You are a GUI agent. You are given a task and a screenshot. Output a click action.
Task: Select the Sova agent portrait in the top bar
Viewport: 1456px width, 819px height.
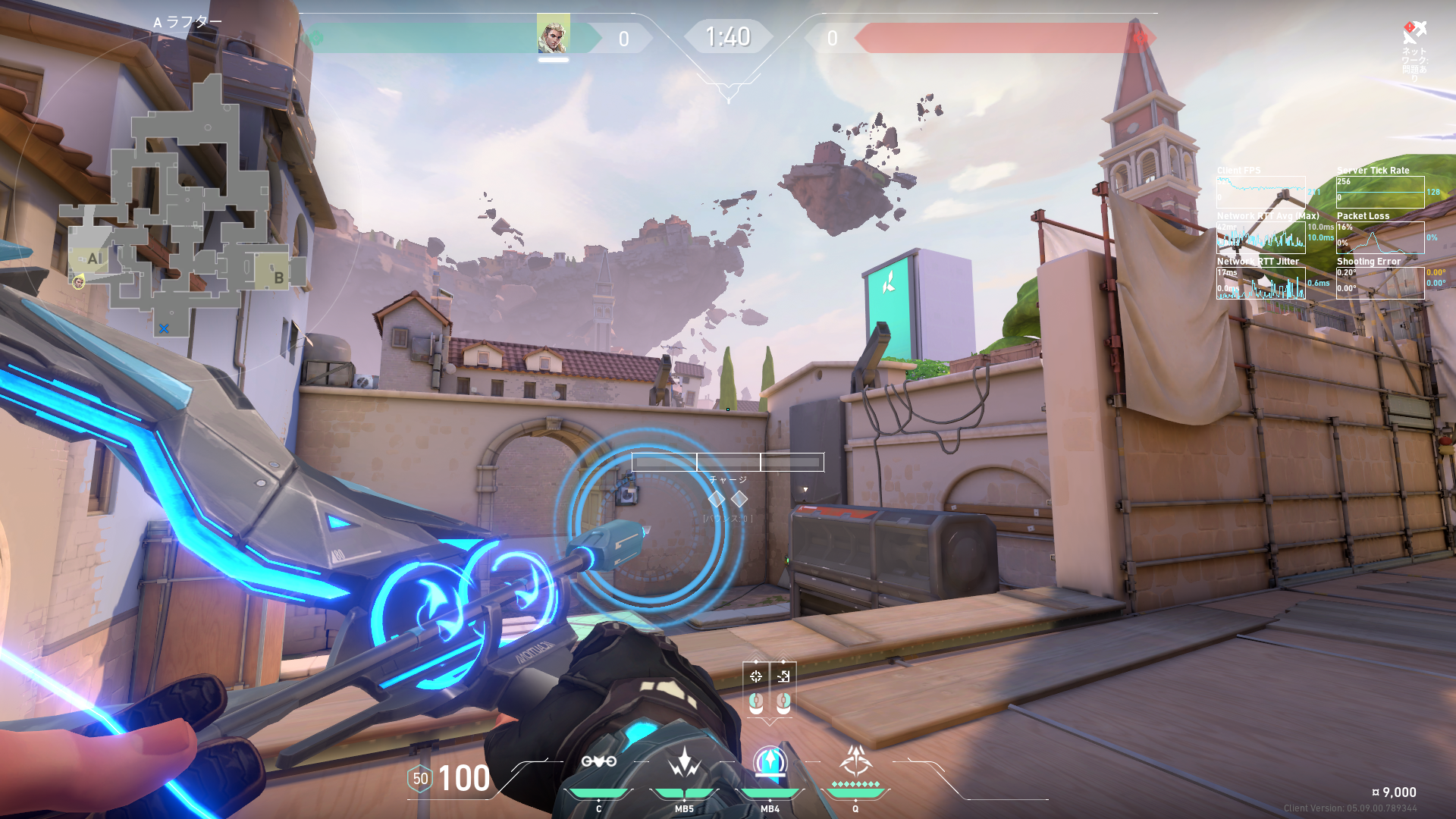tap(553, 35)
